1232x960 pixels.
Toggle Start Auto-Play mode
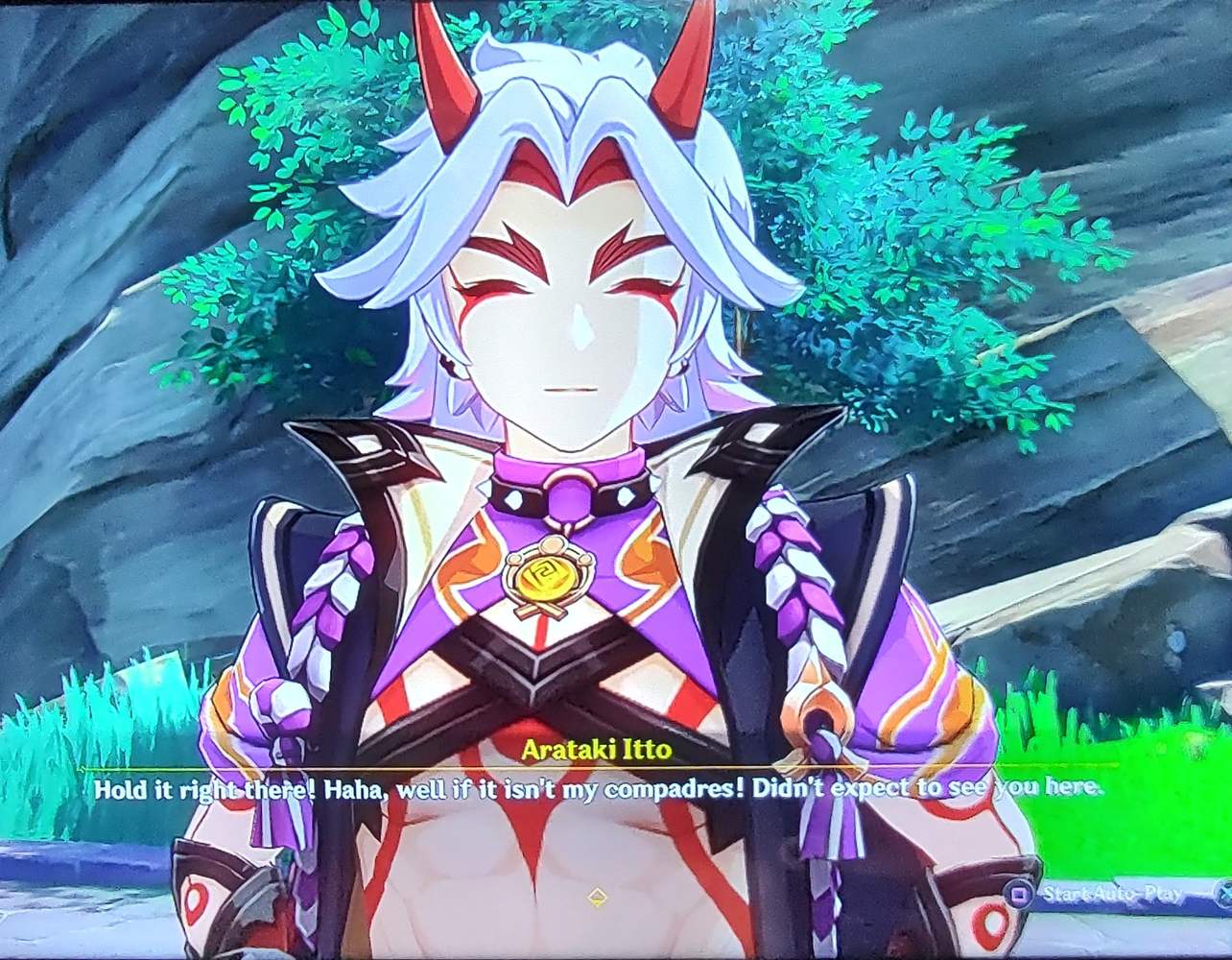pos(1113,893)
